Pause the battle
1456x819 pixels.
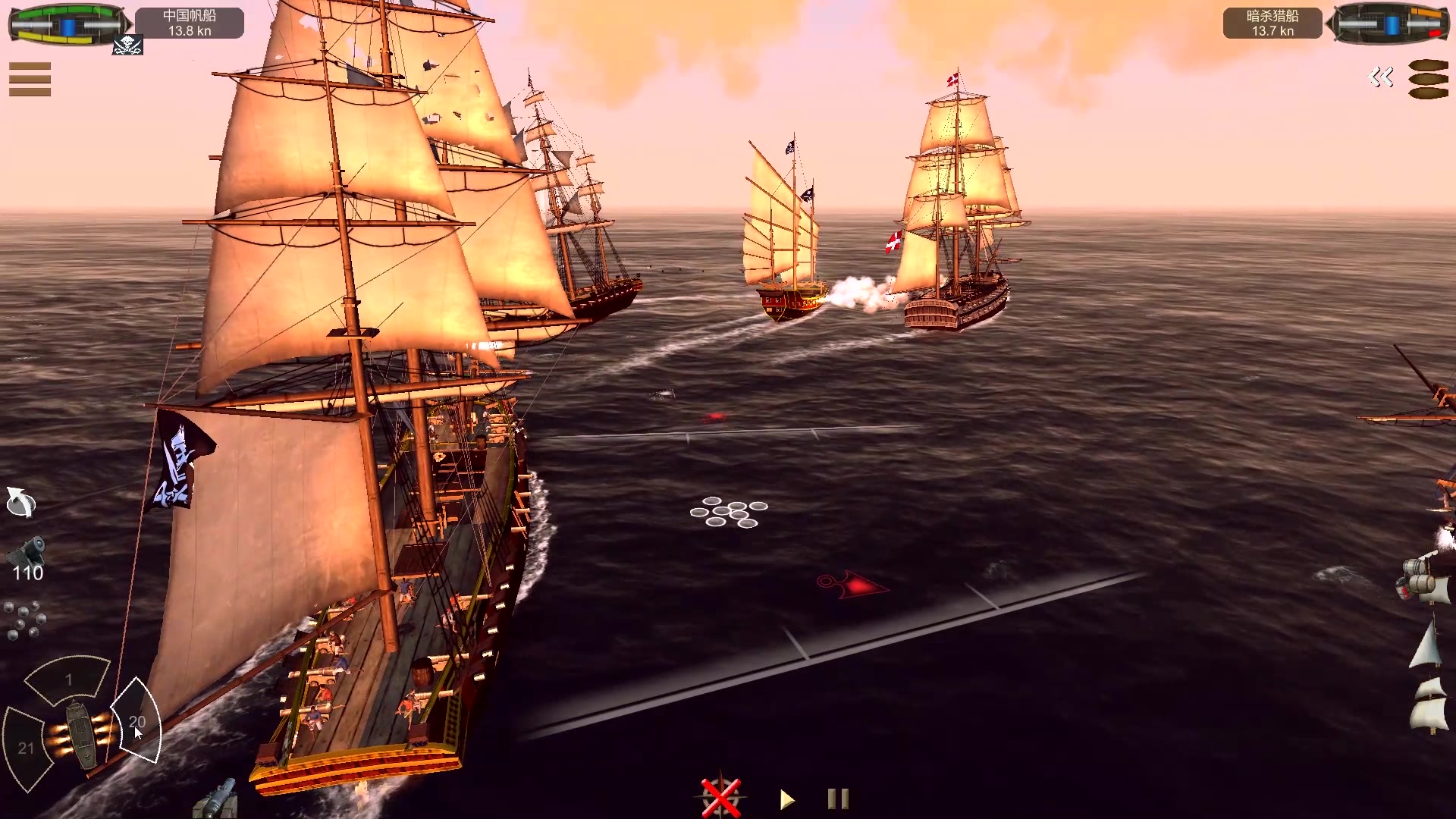838,799
